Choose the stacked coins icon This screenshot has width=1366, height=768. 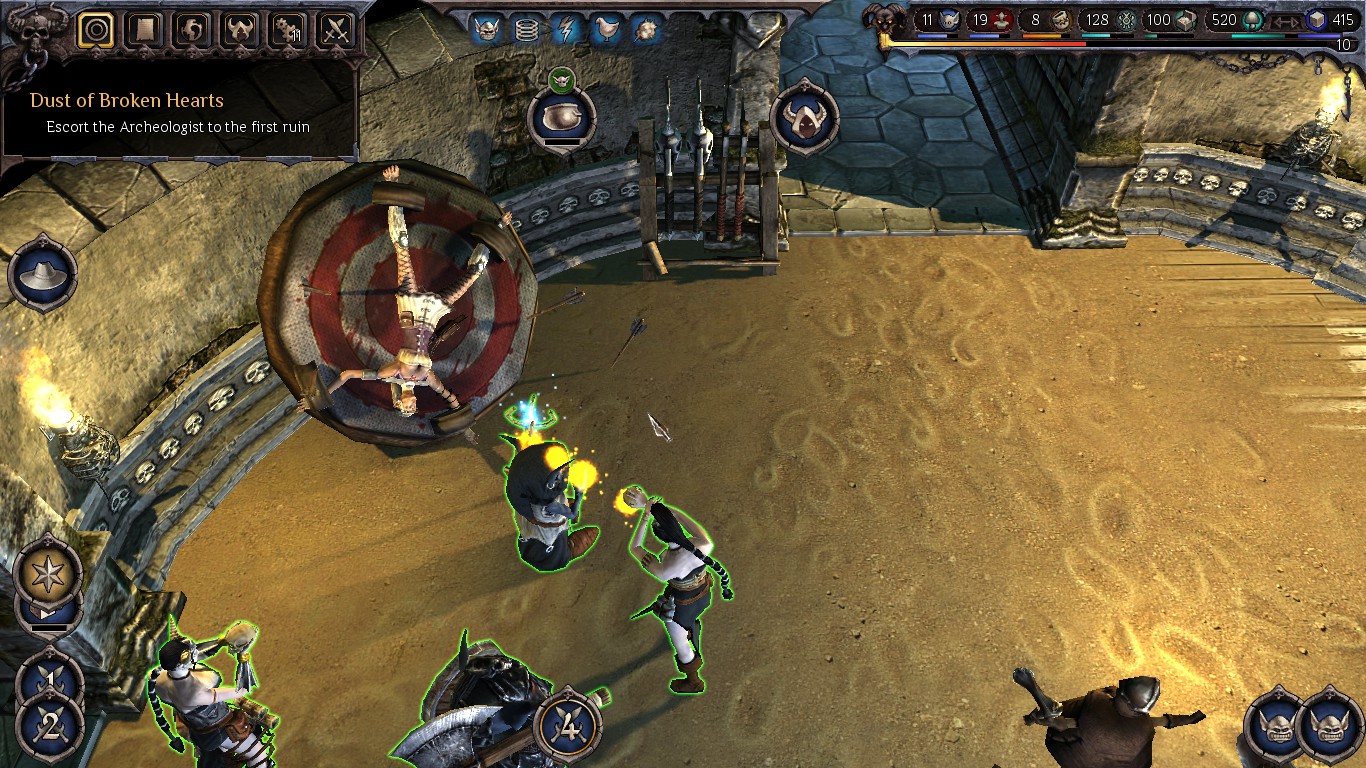pyautogui.click(x=526, y=30)
